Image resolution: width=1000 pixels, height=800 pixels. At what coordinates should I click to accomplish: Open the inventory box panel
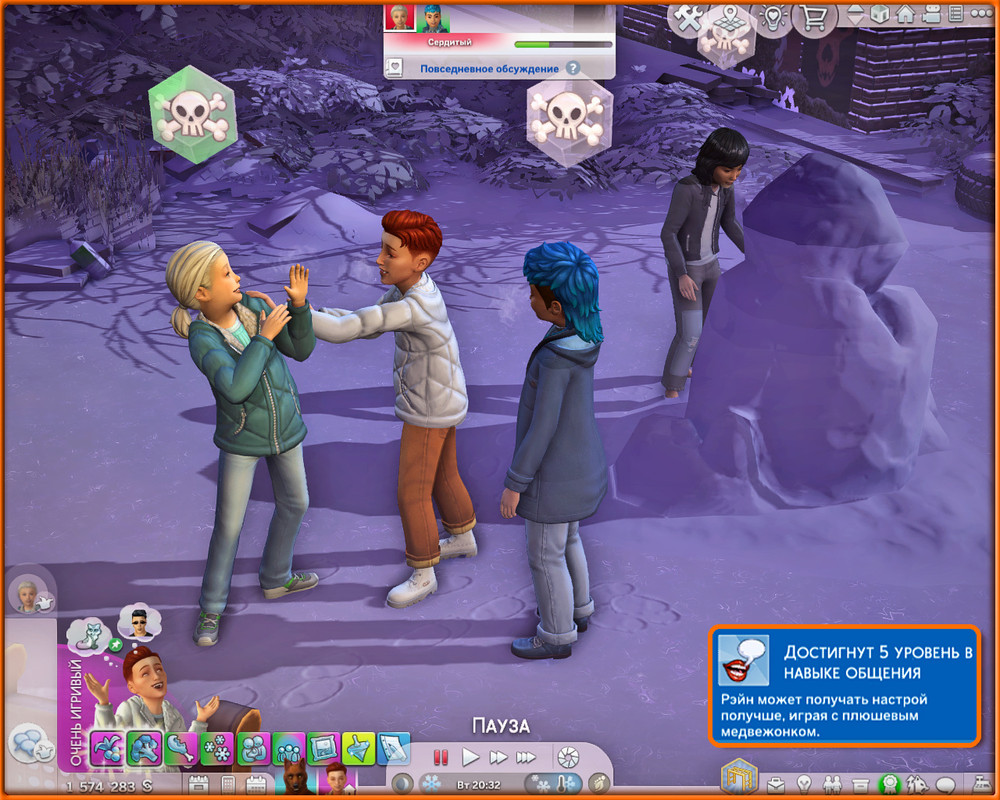[858, 783]
